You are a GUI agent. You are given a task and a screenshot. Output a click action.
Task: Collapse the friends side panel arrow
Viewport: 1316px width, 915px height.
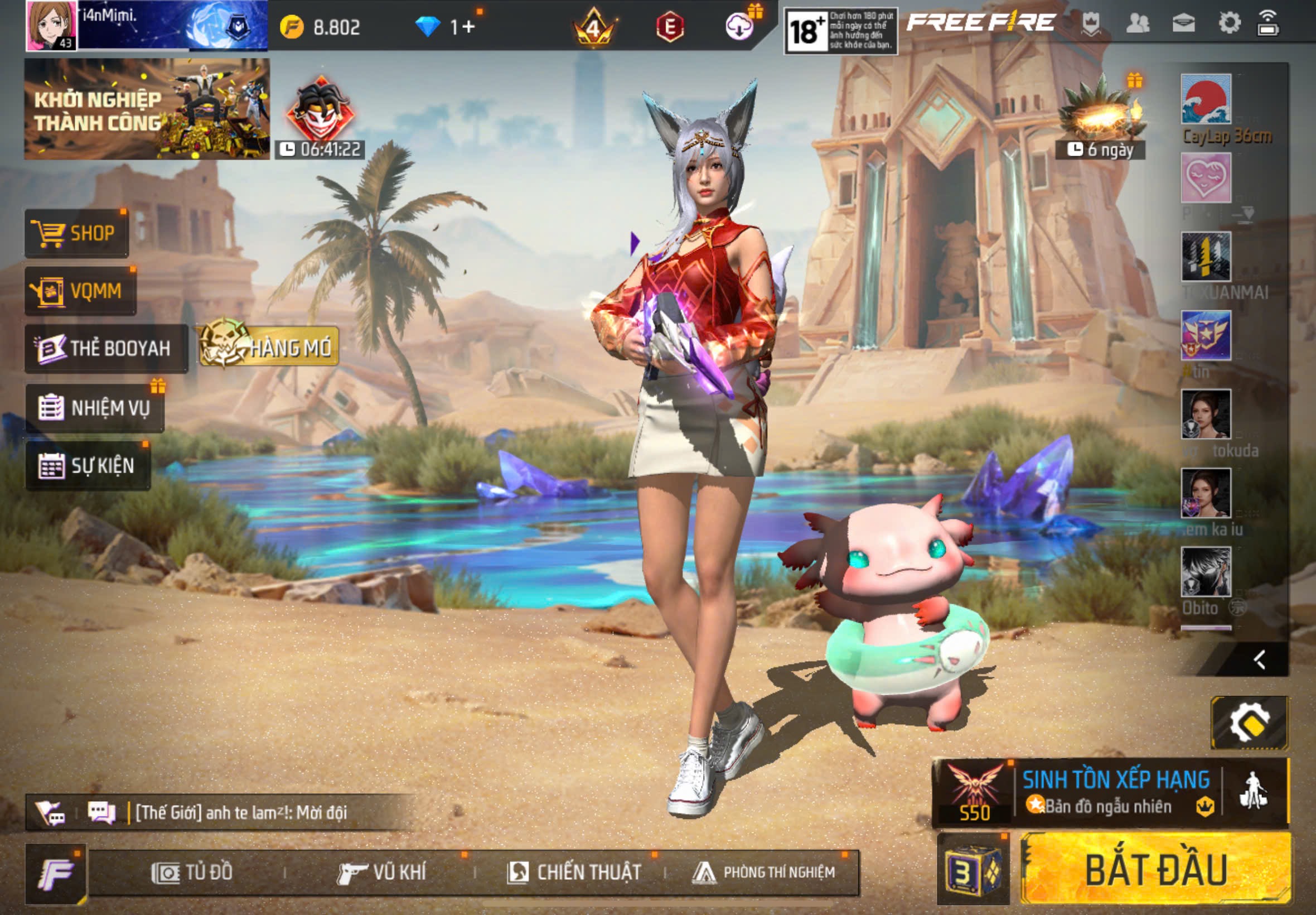1259,660
